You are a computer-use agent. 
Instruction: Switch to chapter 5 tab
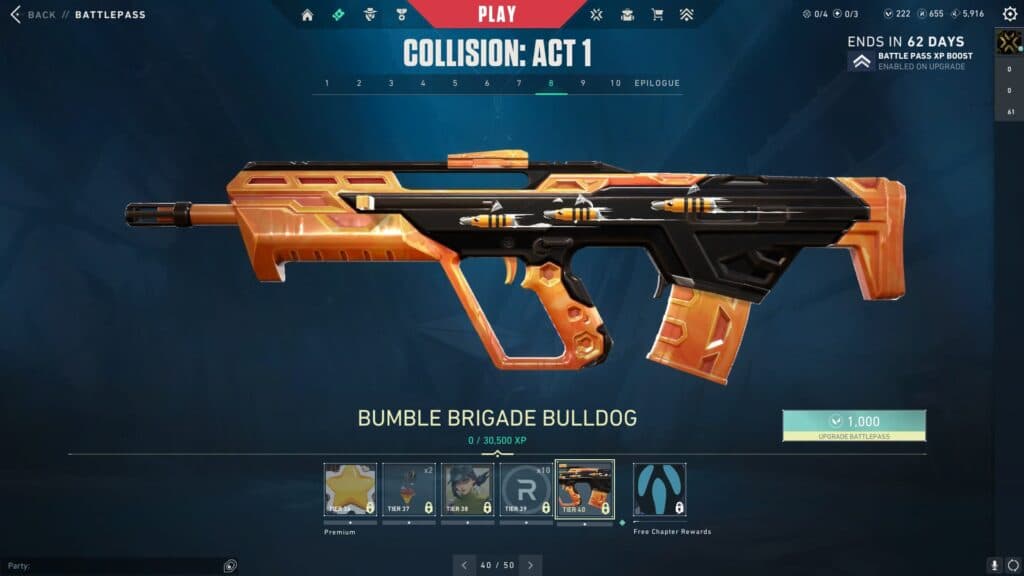[x=455, y=83]
